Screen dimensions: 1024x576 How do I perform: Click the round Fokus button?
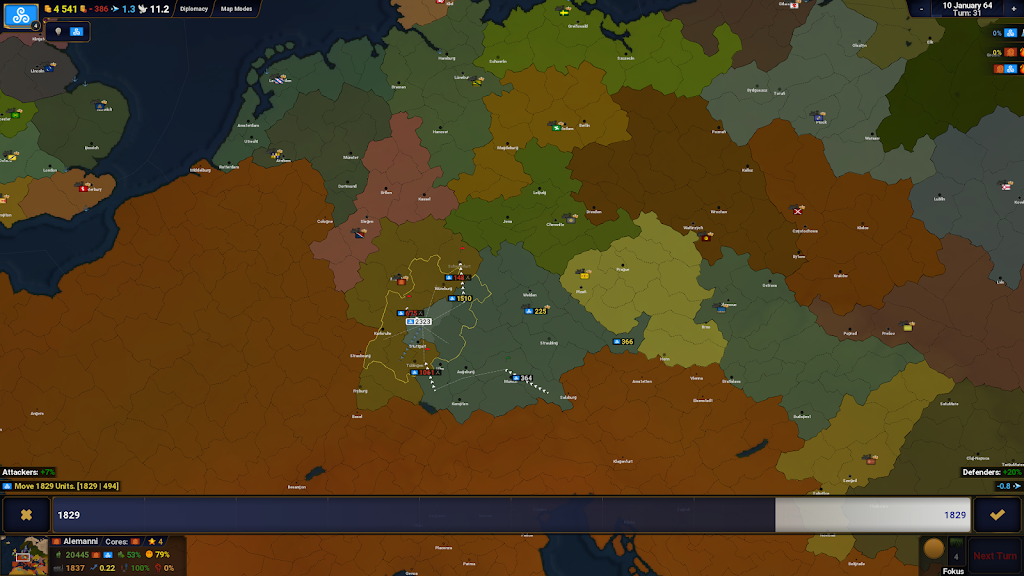tap(933, 549)
